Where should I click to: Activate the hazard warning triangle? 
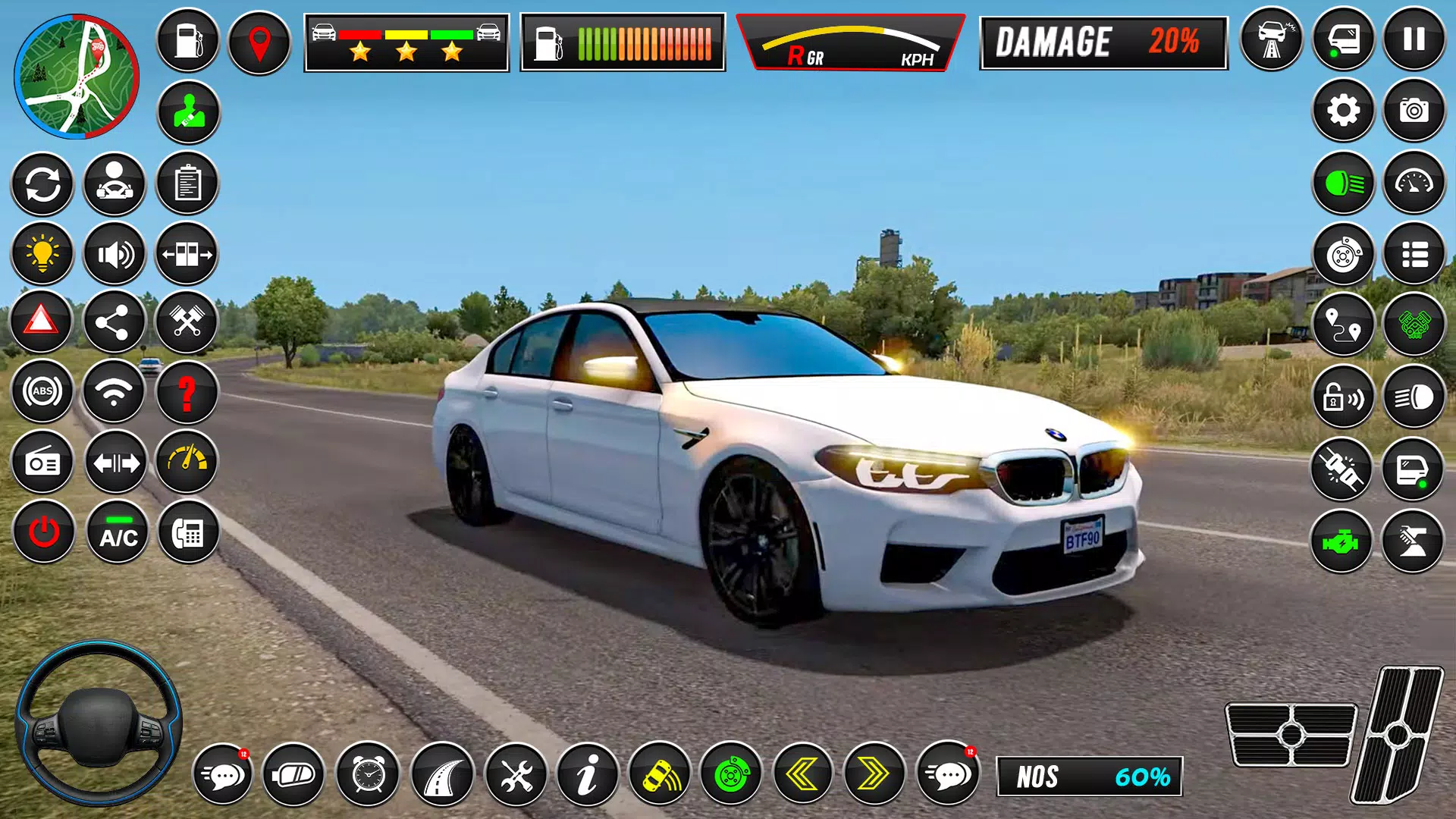tap(42, 322)
